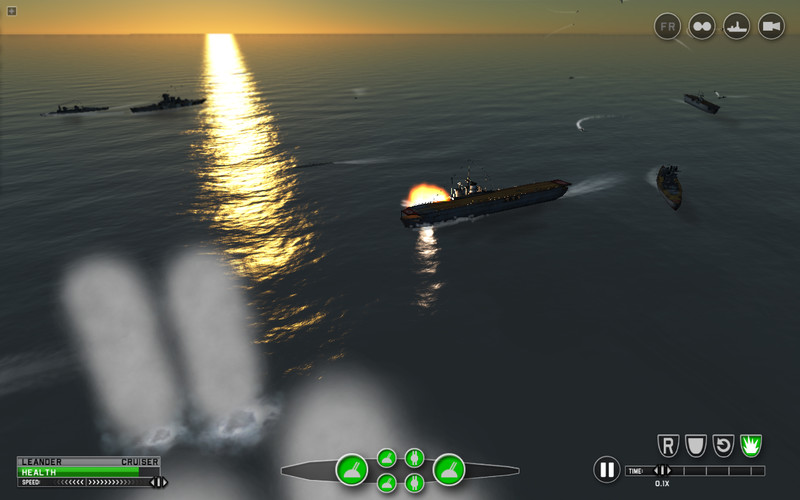Select the lower small gun turret
Image resolution: width=800 pixels, height=500 pixels.
(x=387, y=483)
